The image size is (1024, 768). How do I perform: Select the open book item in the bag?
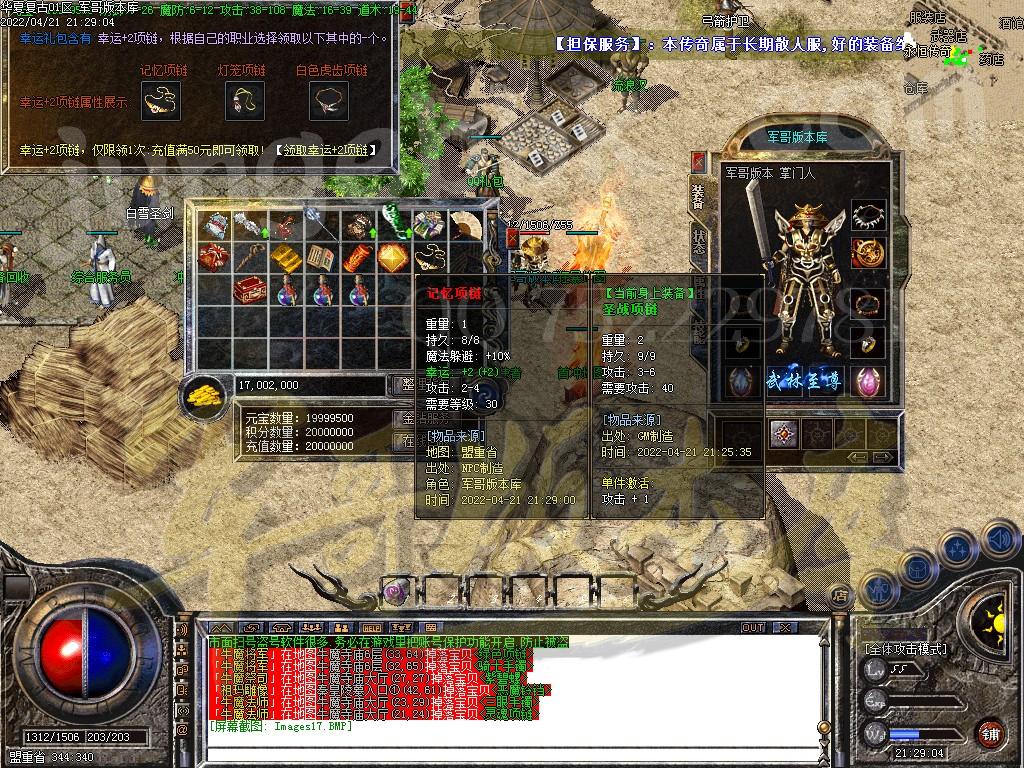321,258
